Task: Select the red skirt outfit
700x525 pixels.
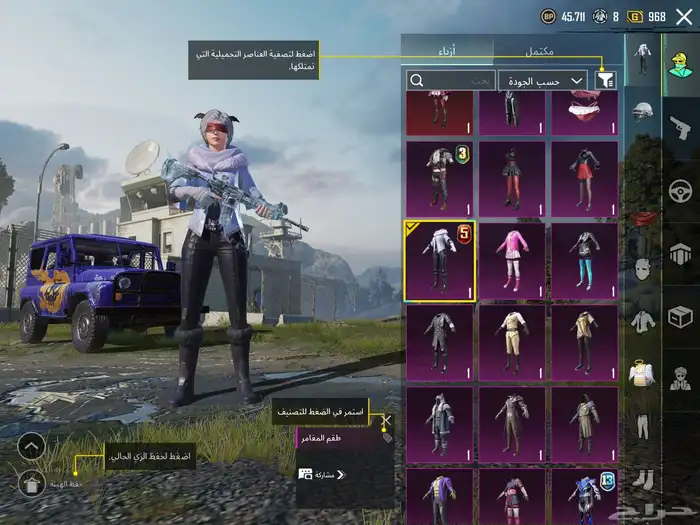Action: tap(584, 178)
